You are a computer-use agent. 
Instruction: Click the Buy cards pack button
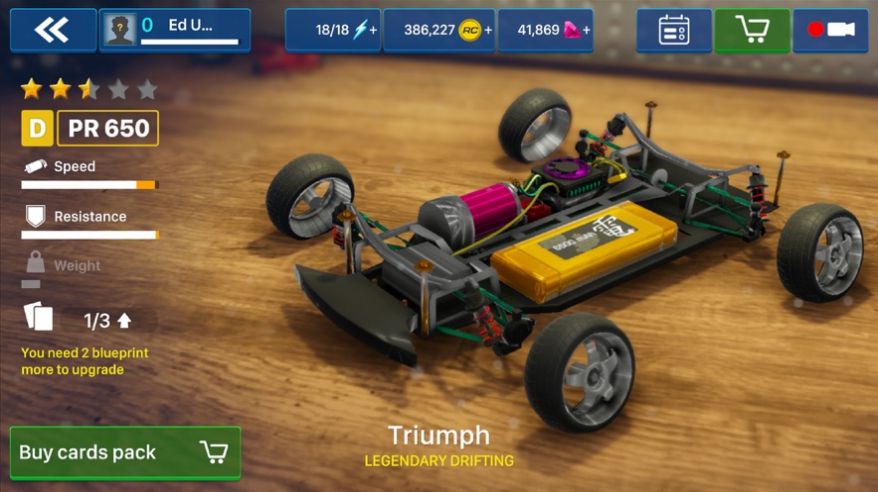[125, 453]
